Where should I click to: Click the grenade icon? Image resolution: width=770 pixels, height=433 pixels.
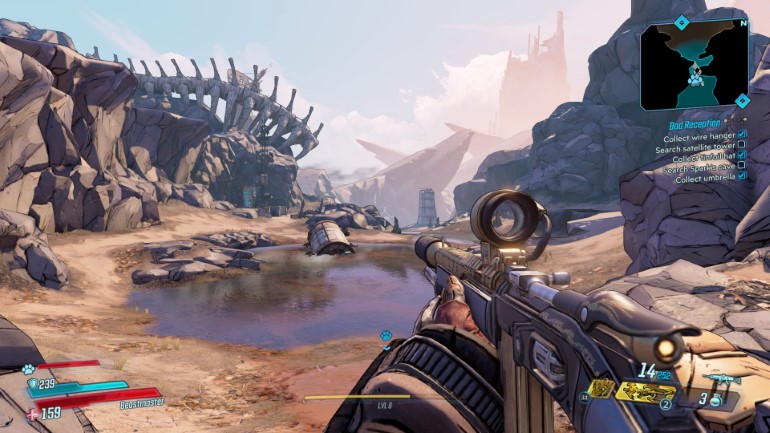click(715, 400)
